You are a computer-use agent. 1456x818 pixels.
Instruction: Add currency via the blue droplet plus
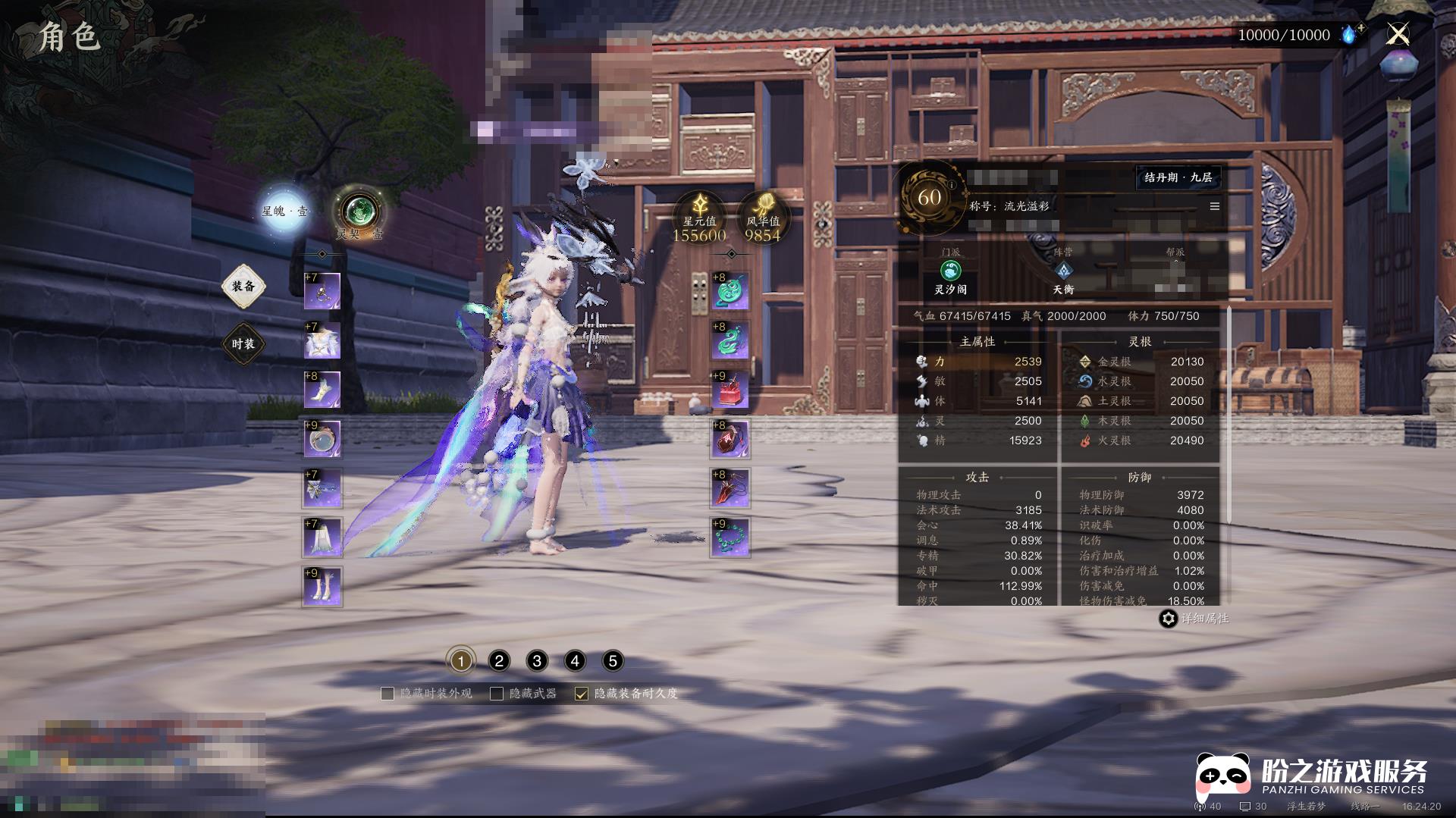(1351, 34)
